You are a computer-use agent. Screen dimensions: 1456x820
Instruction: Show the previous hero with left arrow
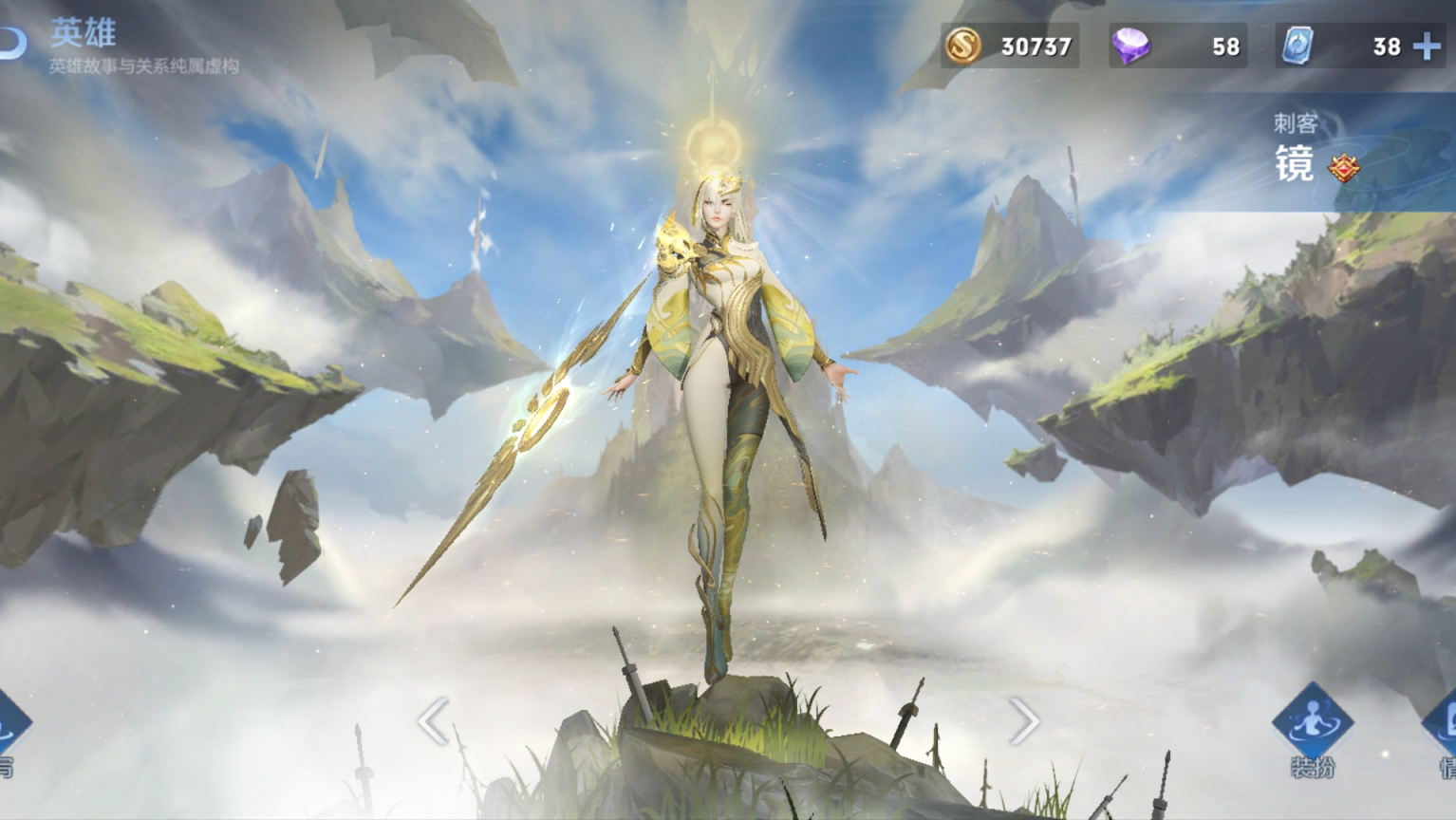coord(433,721)
